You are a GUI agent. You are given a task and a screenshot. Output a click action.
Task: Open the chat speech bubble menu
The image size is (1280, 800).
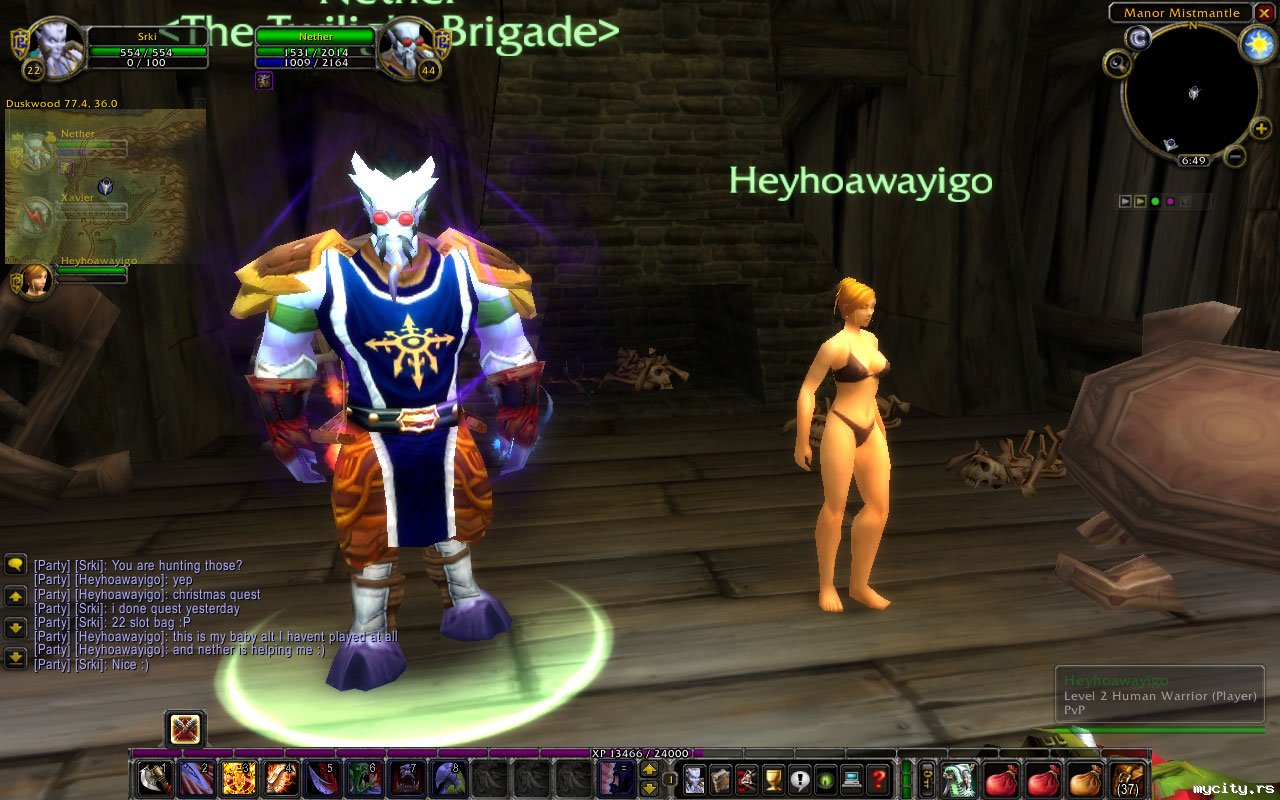coord(15,565)
